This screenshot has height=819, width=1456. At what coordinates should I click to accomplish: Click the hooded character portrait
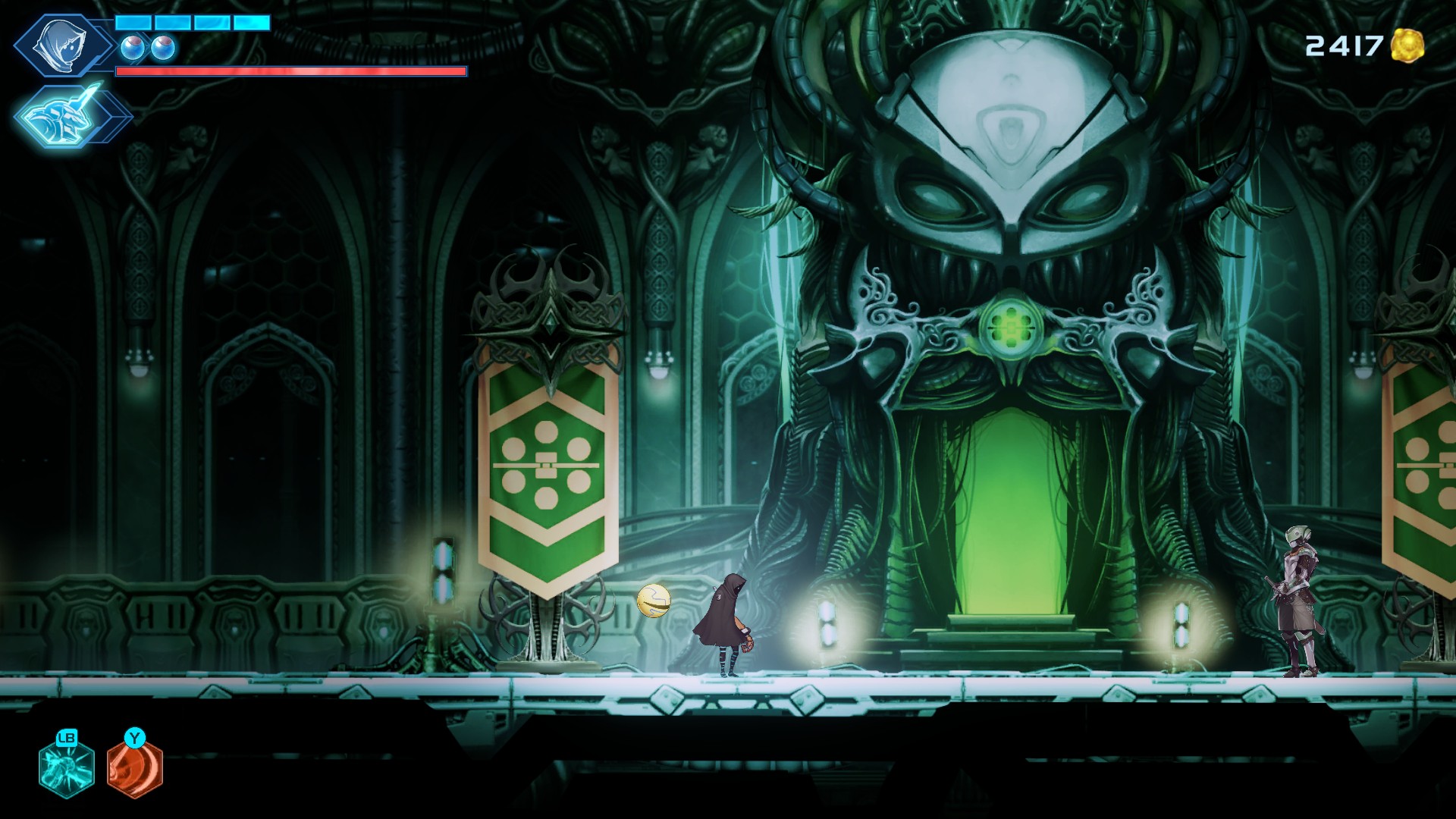[64, 45]
